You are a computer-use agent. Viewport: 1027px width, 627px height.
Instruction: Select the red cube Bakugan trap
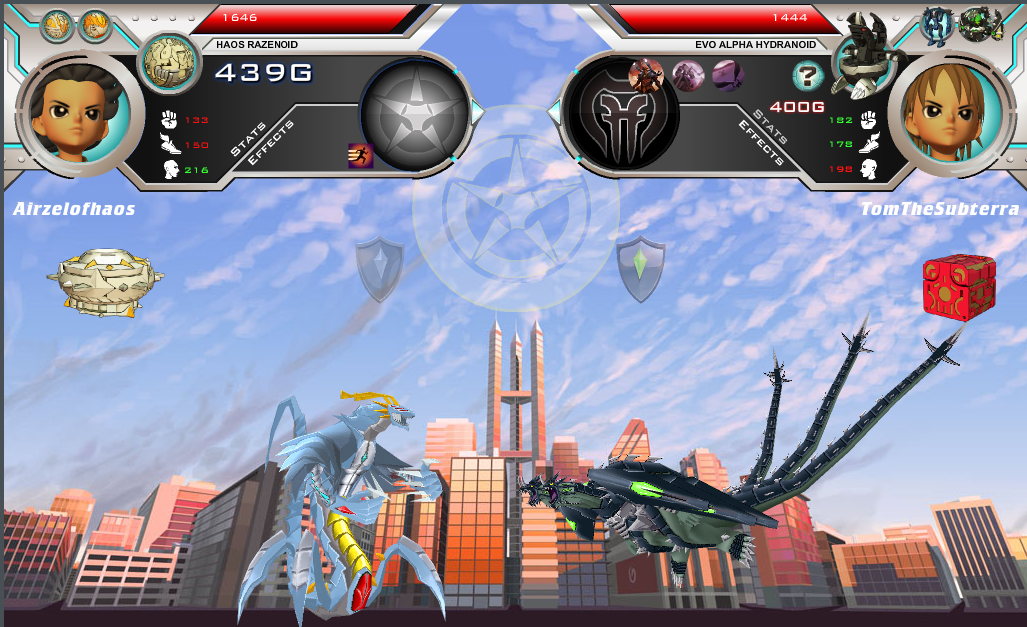click(x=959, y=284)
